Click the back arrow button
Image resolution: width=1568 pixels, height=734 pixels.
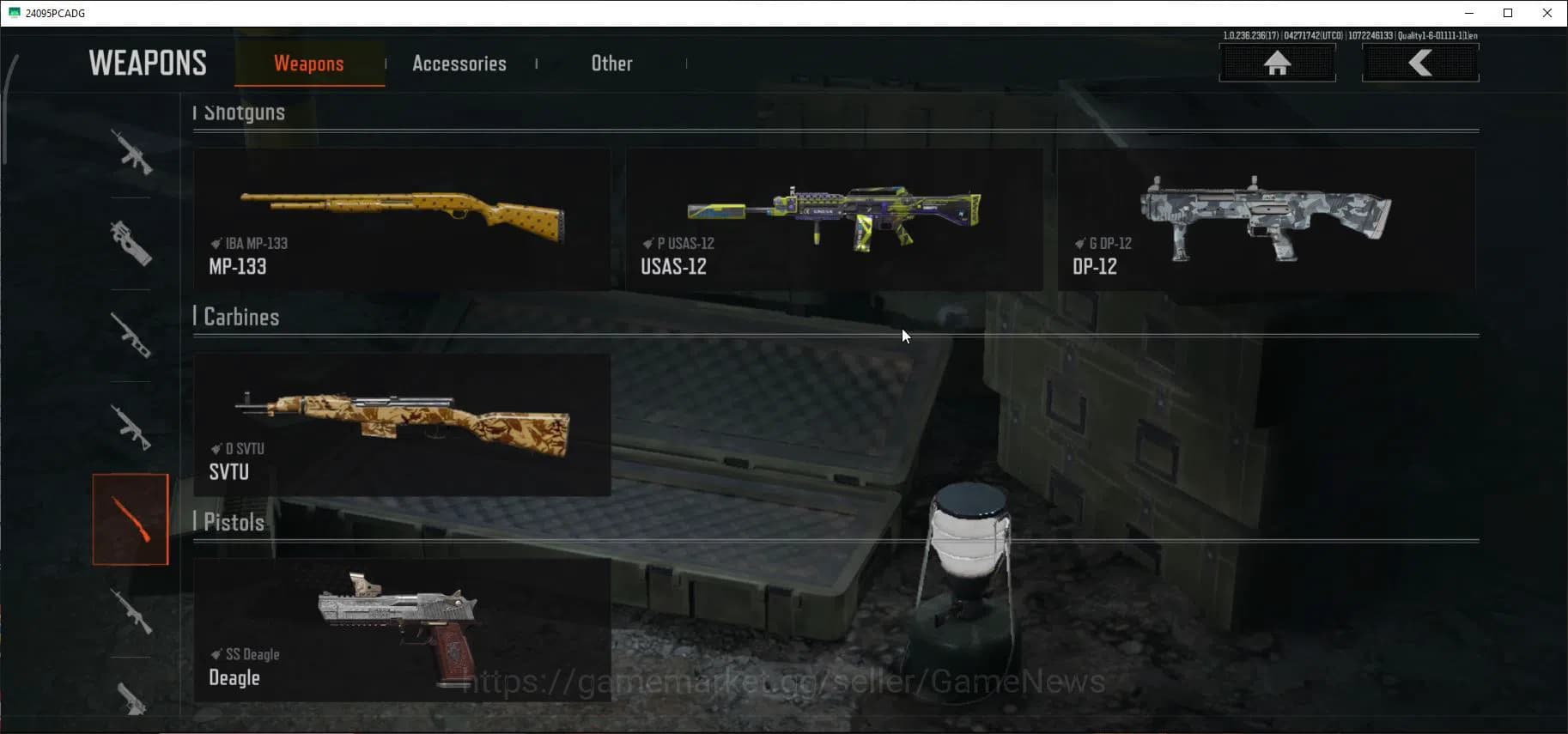tap(1420, 63)
